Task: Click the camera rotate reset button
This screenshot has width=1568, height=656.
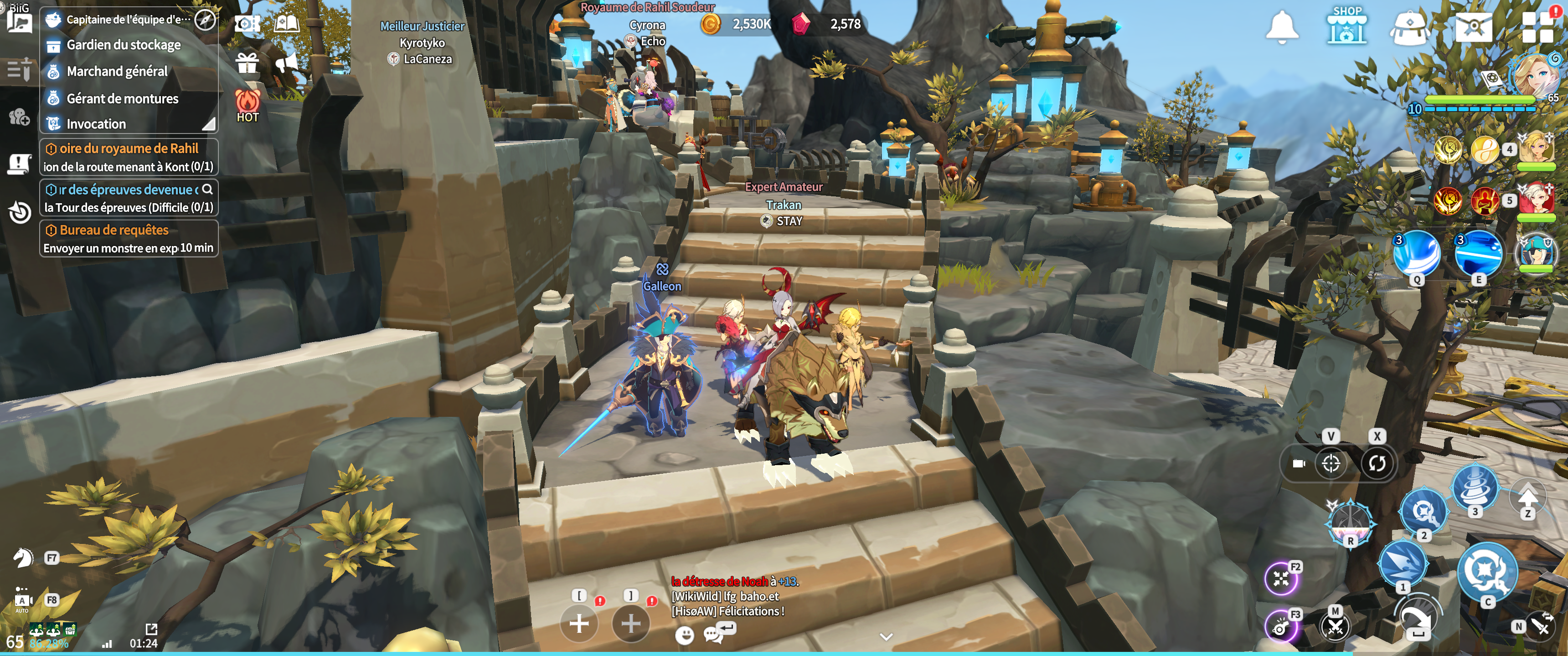Action: tap(1377, 464)
